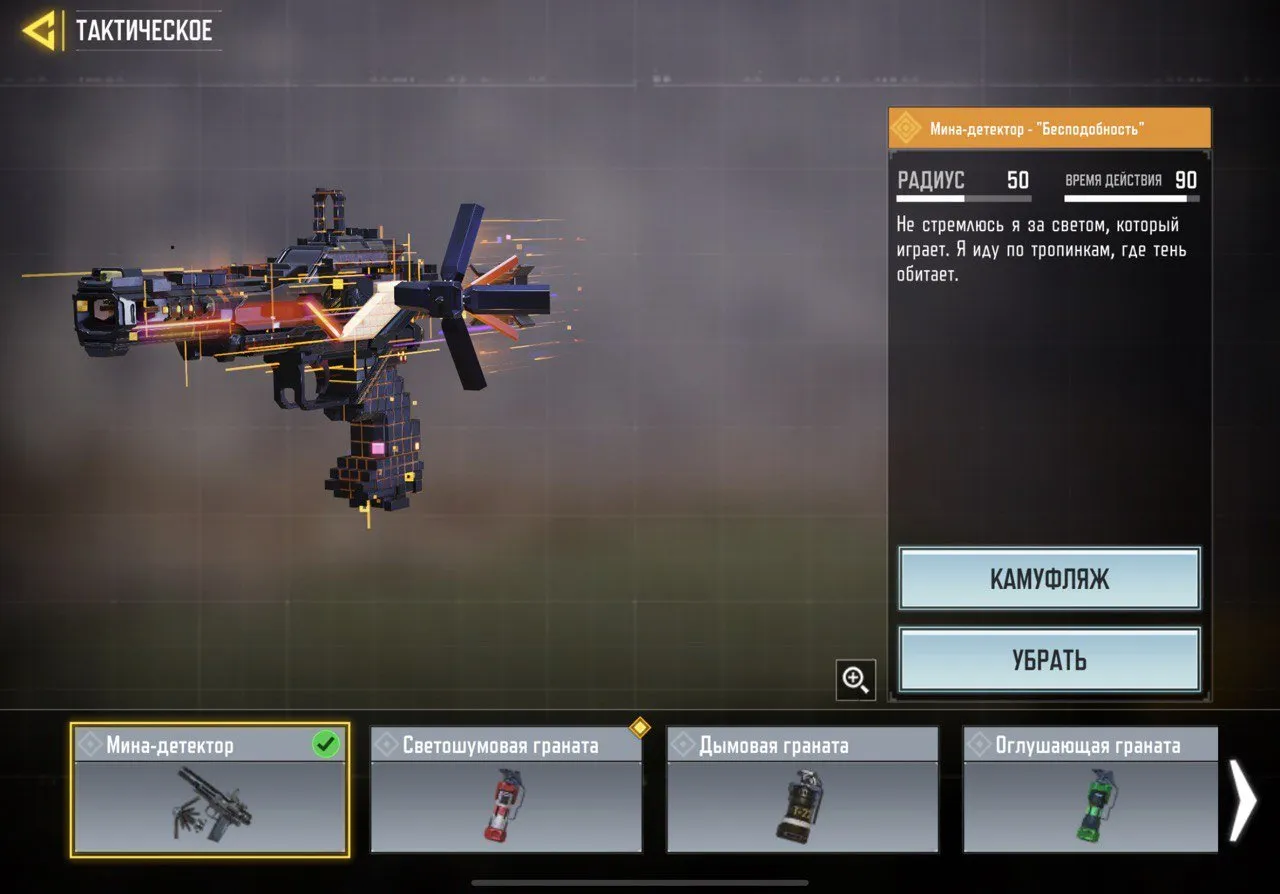Click the orange emblem in the item name header
The height and width of the screenshot is (894, 1280).
[906, 128]
